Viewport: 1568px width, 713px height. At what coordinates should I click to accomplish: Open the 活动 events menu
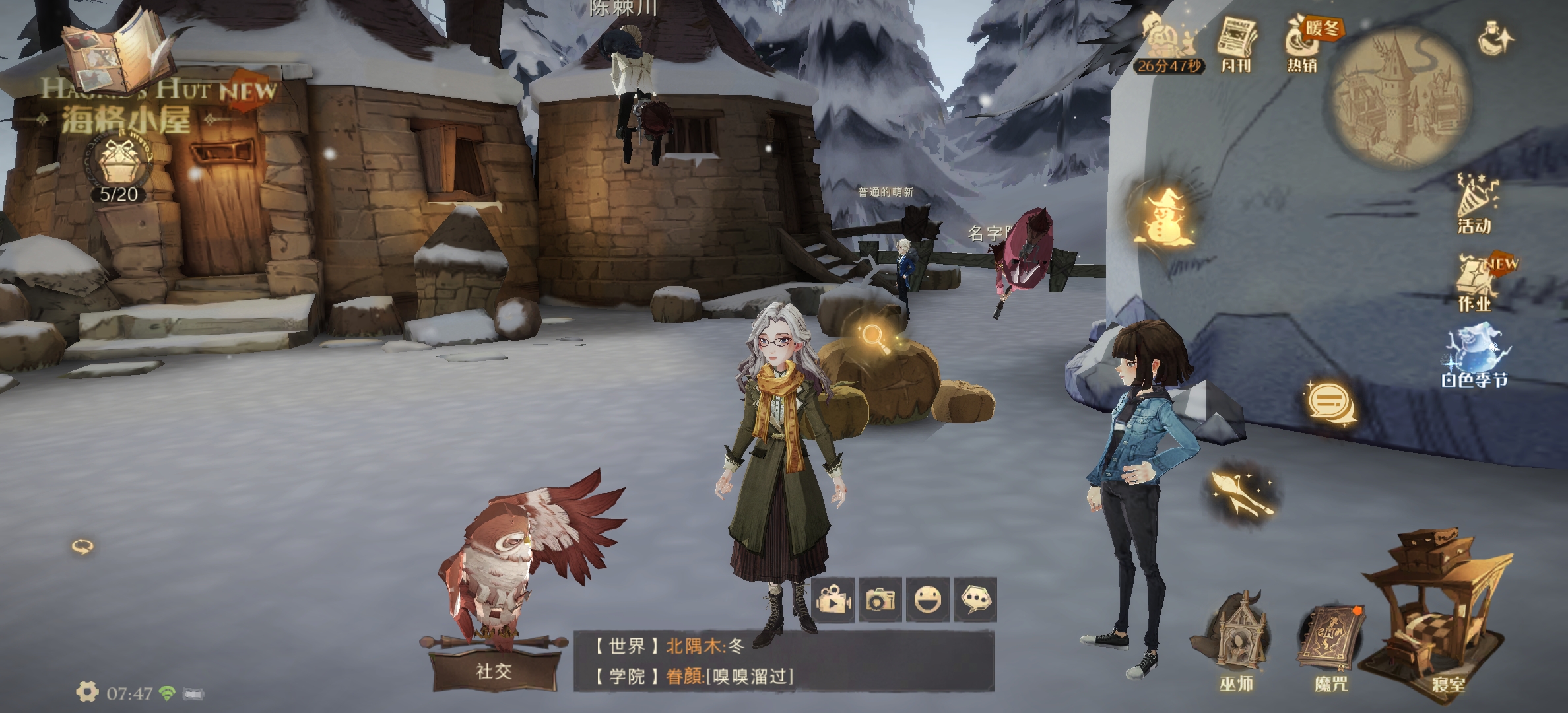[1476, 203]
